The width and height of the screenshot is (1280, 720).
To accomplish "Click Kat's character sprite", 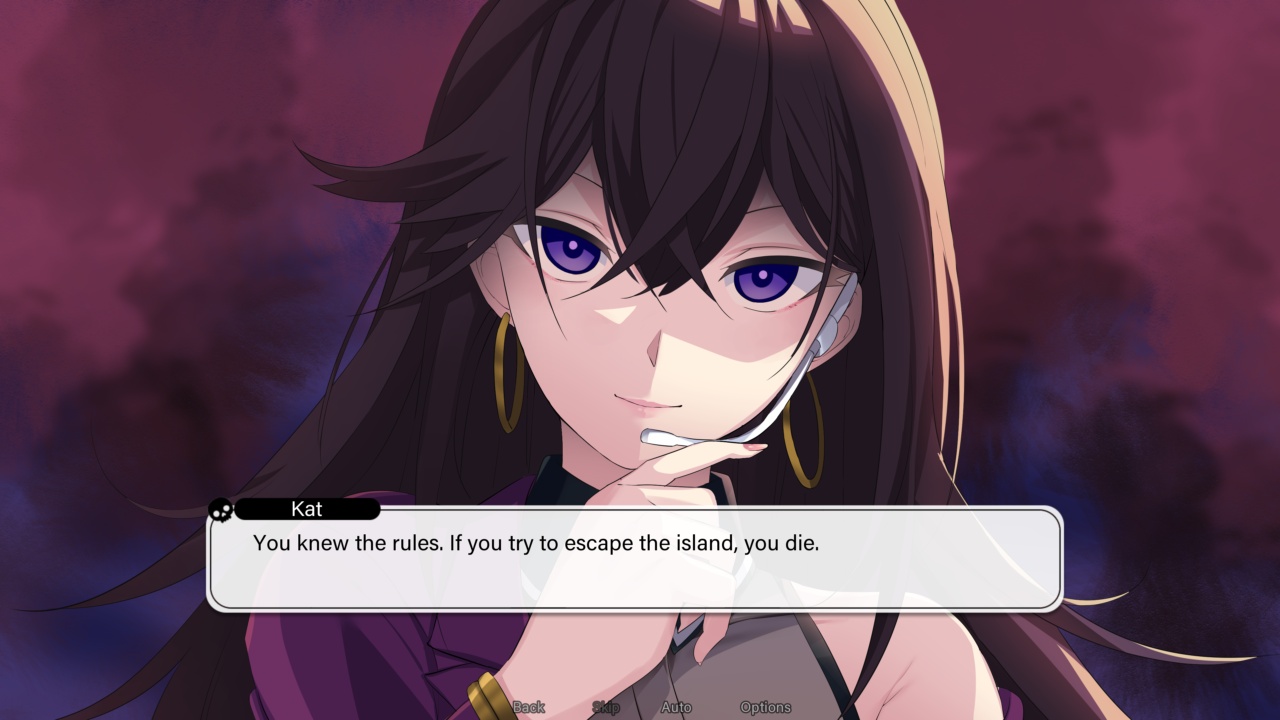I will [x=650, y=300].
